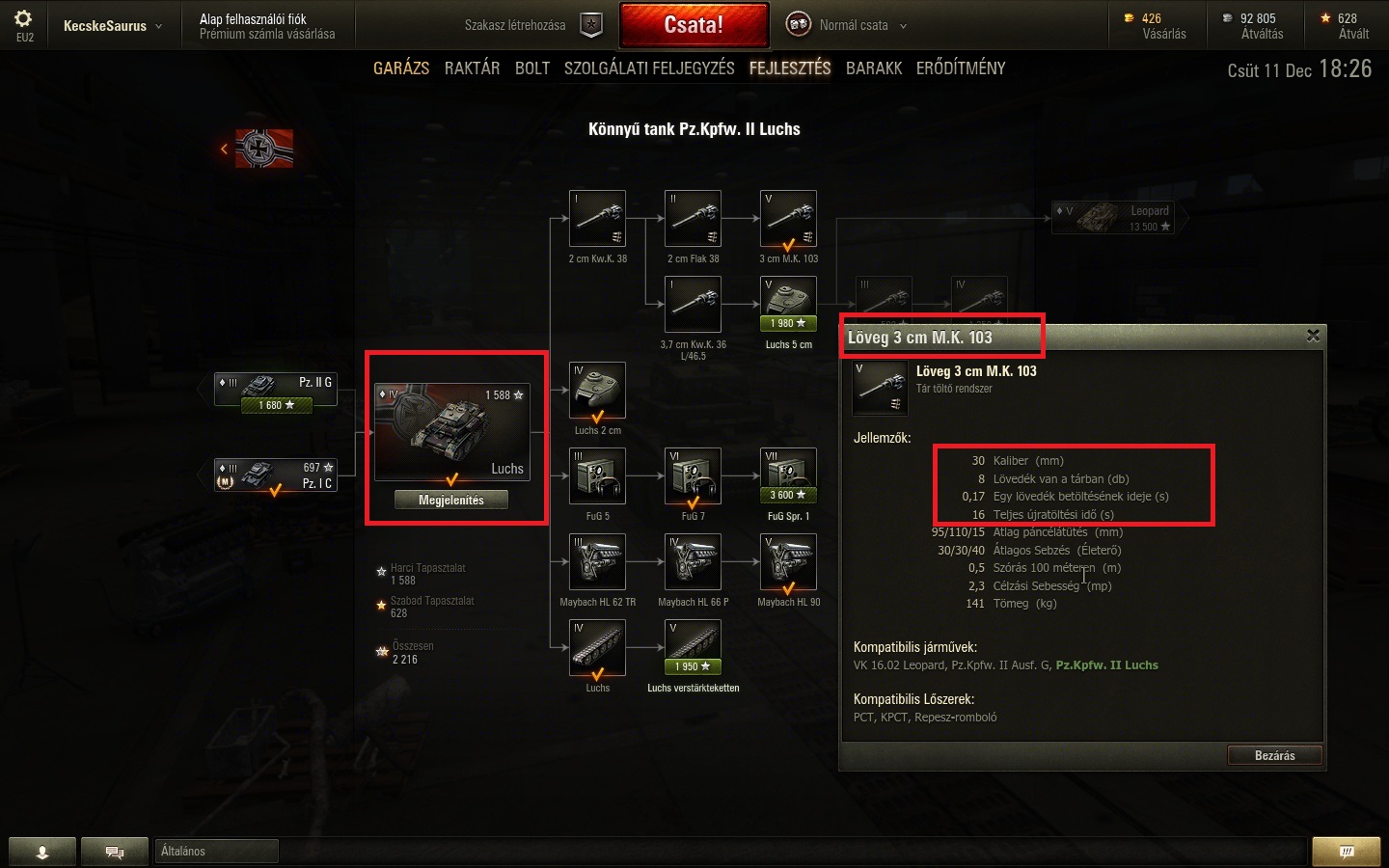The image size is (1389, 868).
Task: Open the BOLT shop tab
Action: click(531, 68)
